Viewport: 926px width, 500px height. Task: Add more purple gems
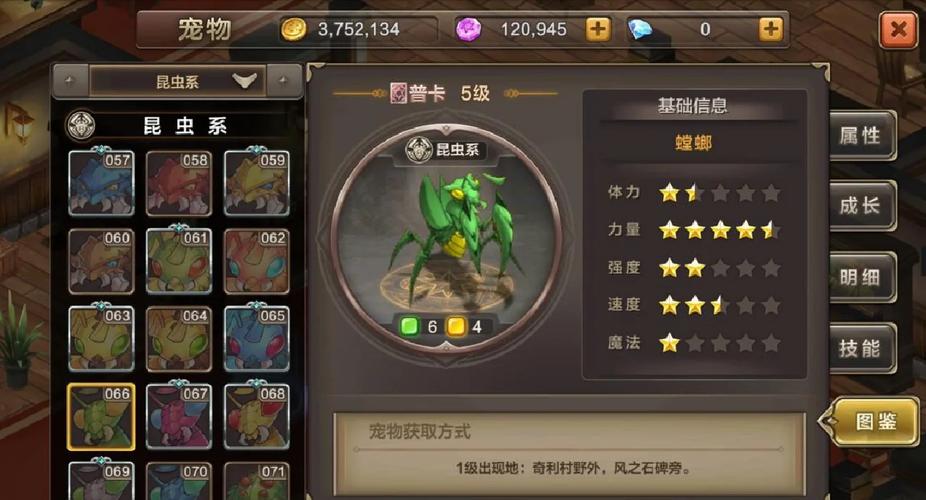click(597, 29)
